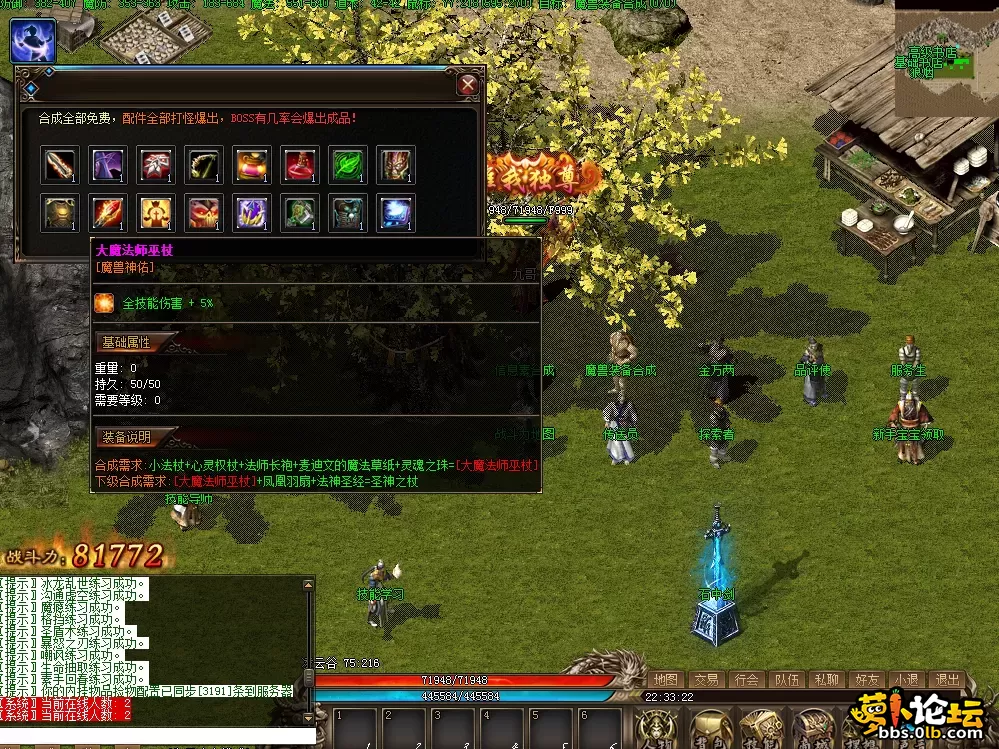
Task: Click the red round potion flask item
Action: point(300,164)
